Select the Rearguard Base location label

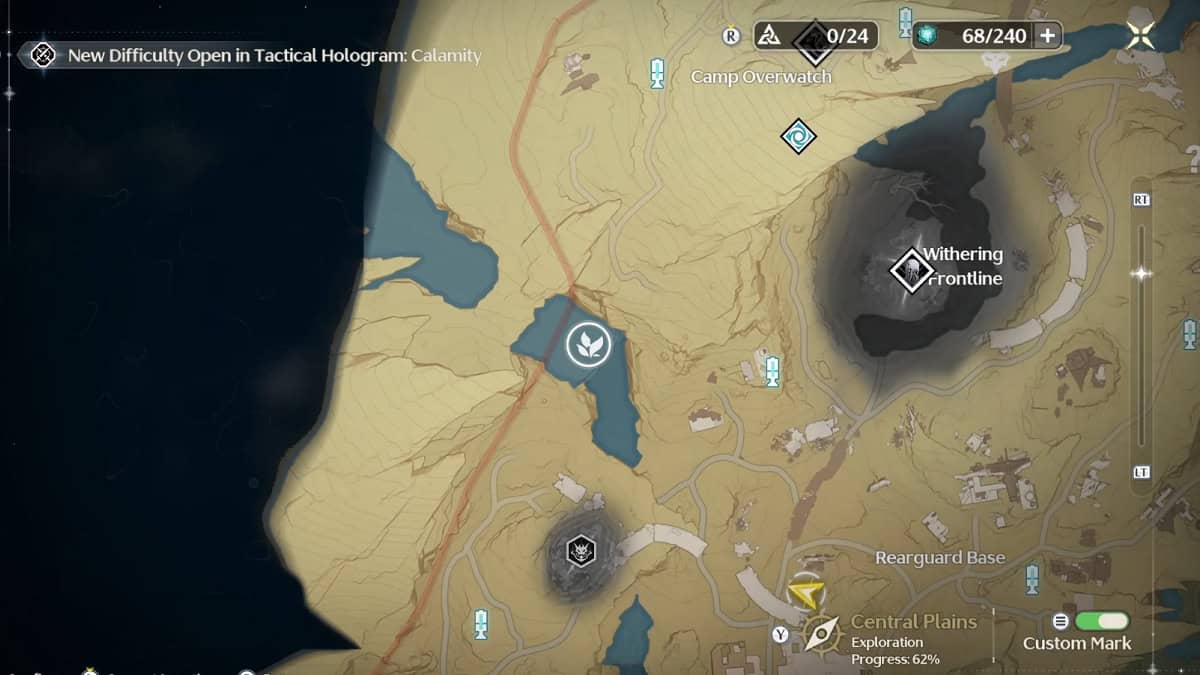tap(940, 558)
